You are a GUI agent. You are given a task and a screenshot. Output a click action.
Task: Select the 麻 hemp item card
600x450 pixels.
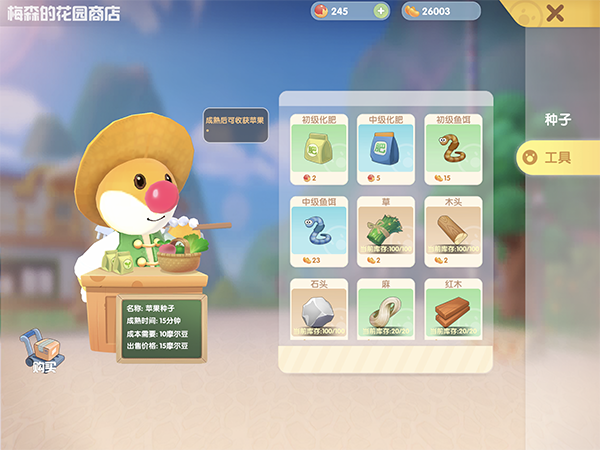(x=385, y=310)
